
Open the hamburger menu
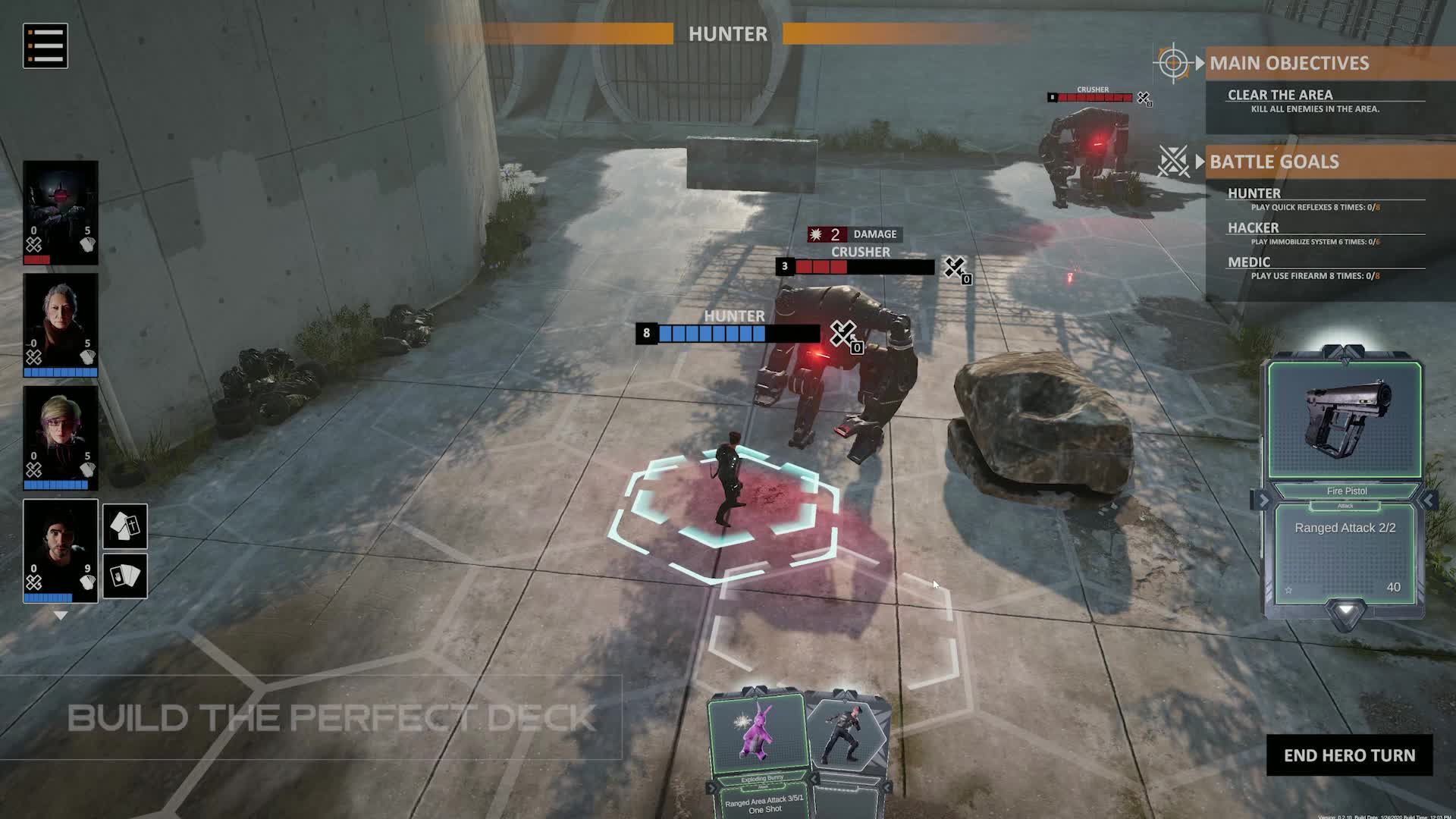pos(45,46)
